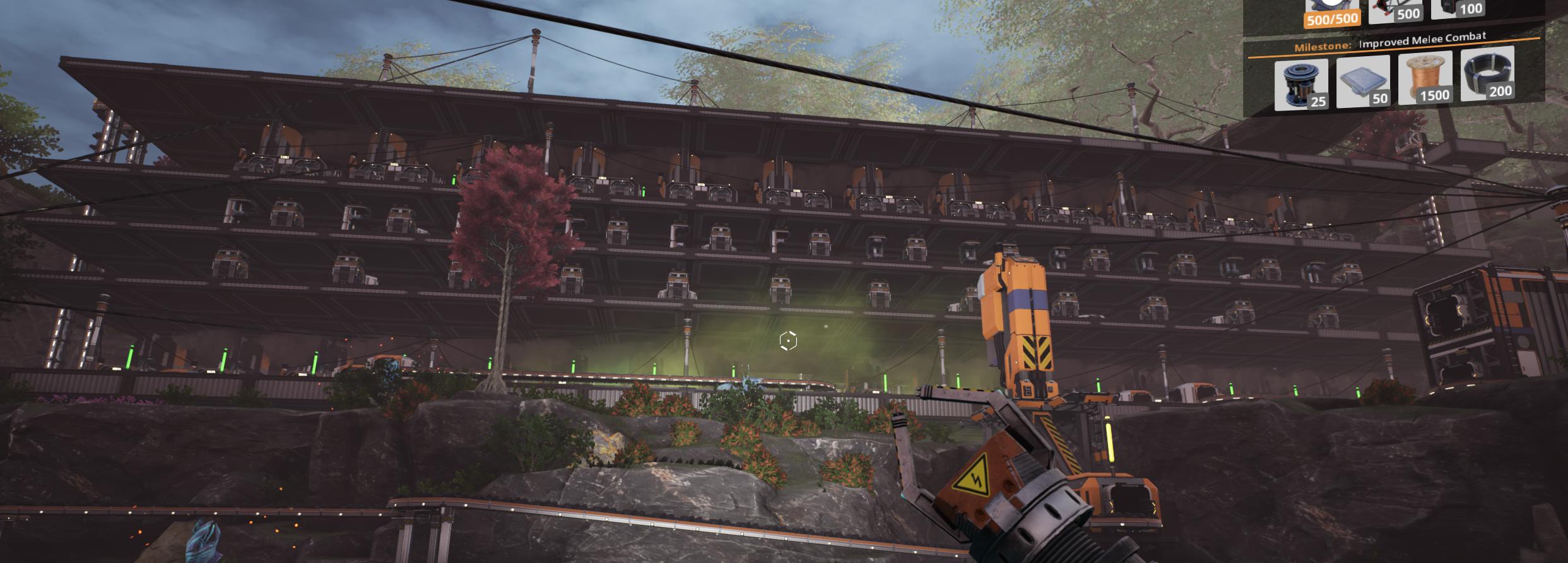Click the Motor icon costing 25 in milestone
Screen dimensions: 1568x563
pos(1300,85)
